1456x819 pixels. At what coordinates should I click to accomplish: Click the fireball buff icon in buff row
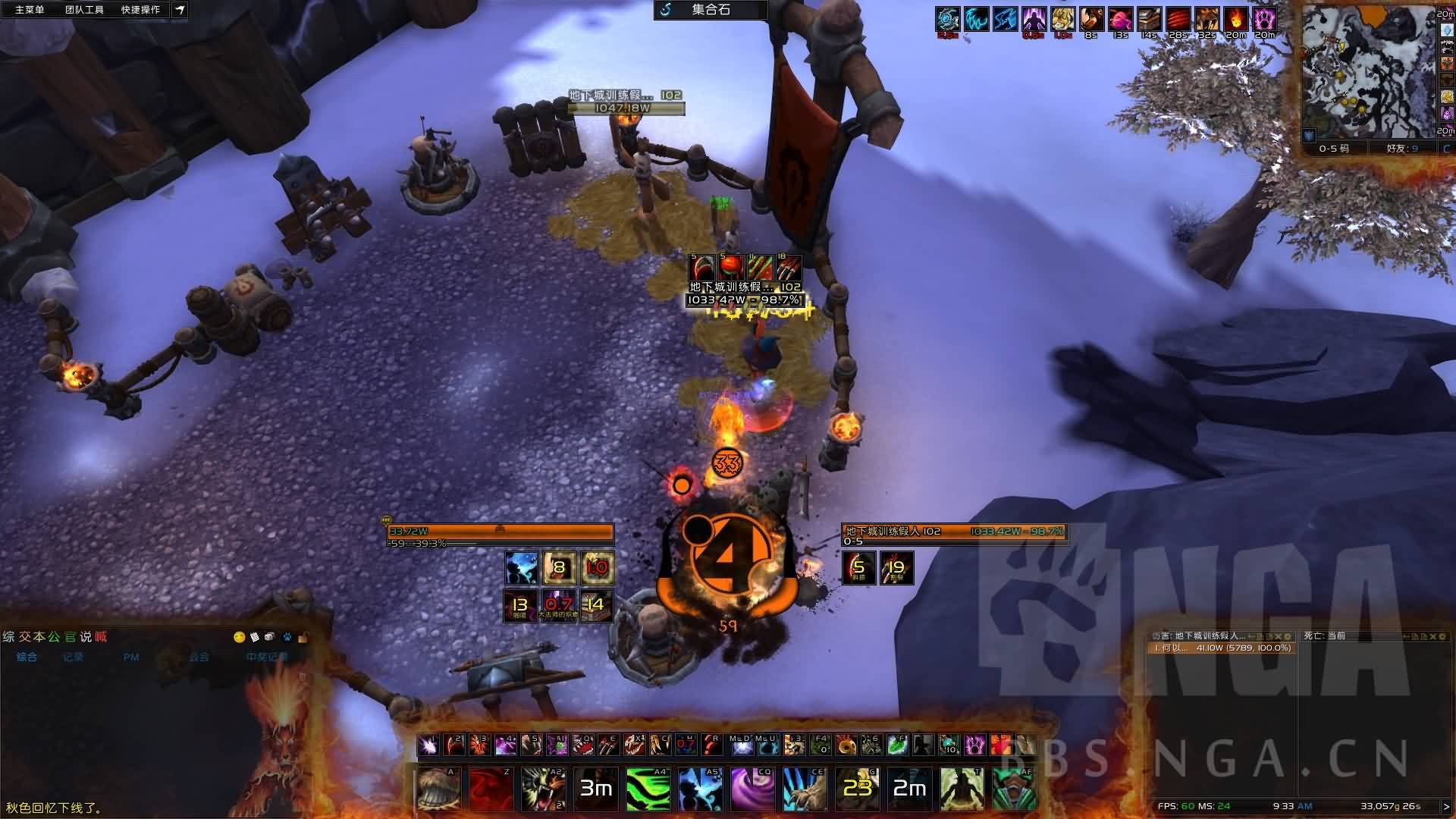1235,19
